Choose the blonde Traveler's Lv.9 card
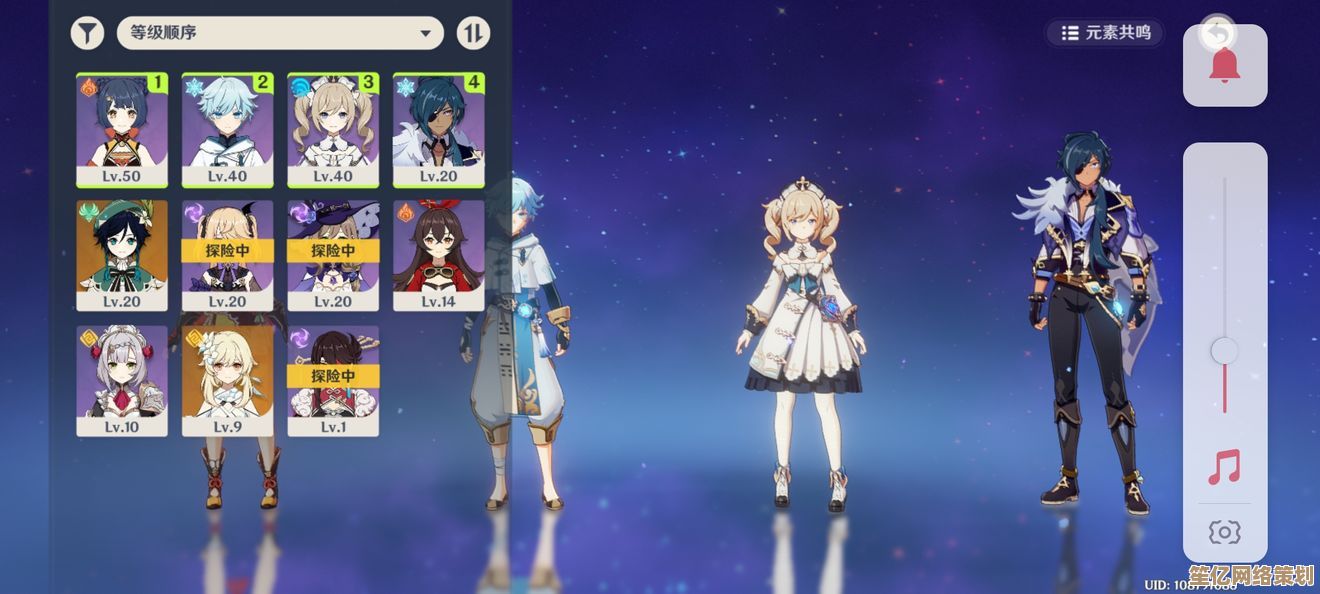1320x594 pixels. [227, 380]
